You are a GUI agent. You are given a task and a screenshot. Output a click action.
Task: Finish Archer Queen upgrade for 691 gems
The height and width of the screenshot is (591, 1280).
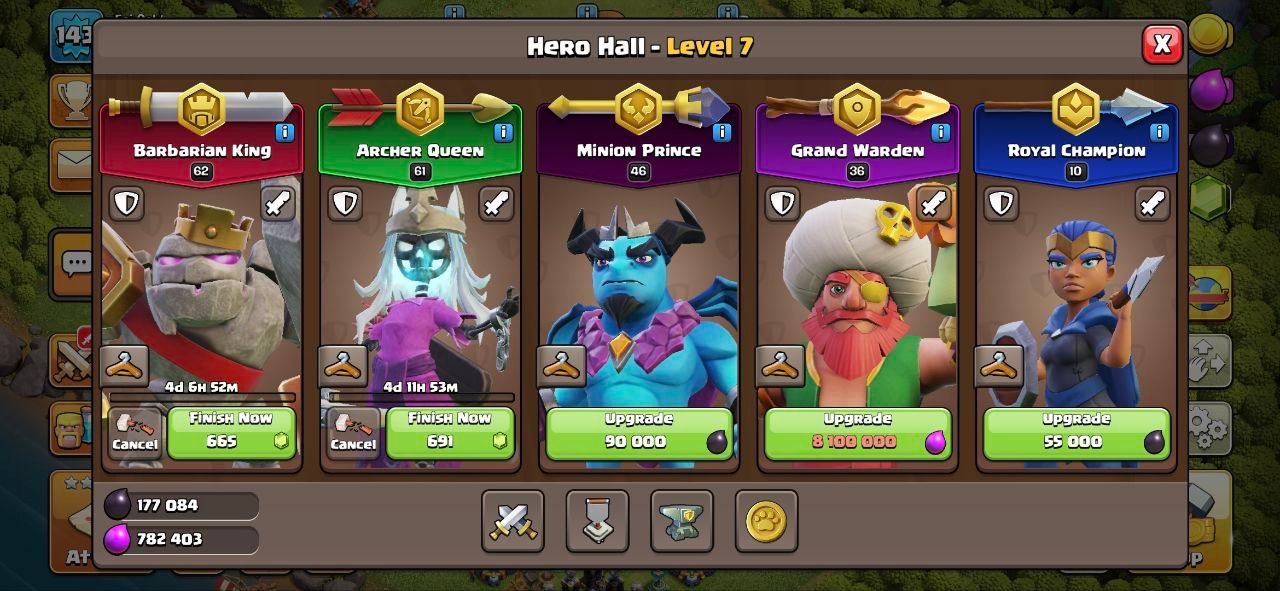[450, 433]
